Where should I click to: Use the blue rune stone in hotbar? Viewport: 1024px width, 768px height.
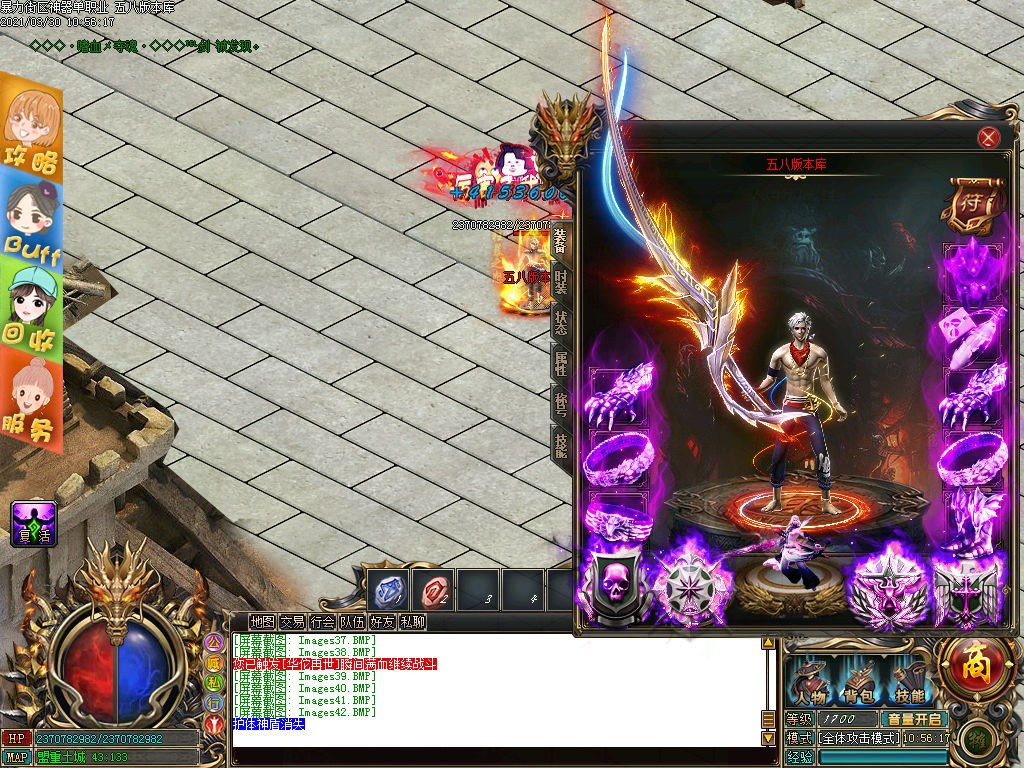click(388, 591)
